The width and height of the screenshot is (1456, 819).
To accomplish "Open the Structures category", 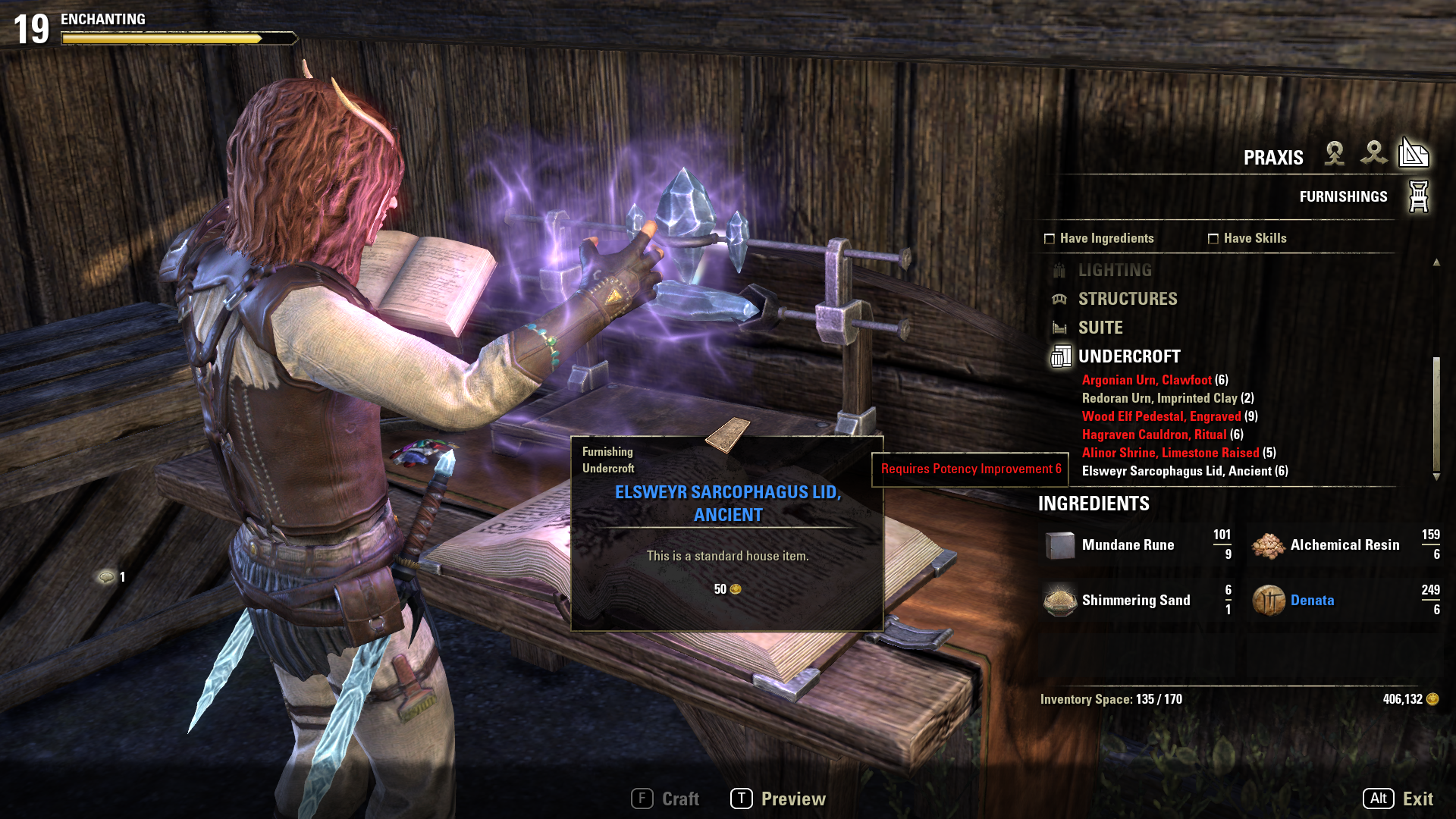I will click(x=1127, y=299).
